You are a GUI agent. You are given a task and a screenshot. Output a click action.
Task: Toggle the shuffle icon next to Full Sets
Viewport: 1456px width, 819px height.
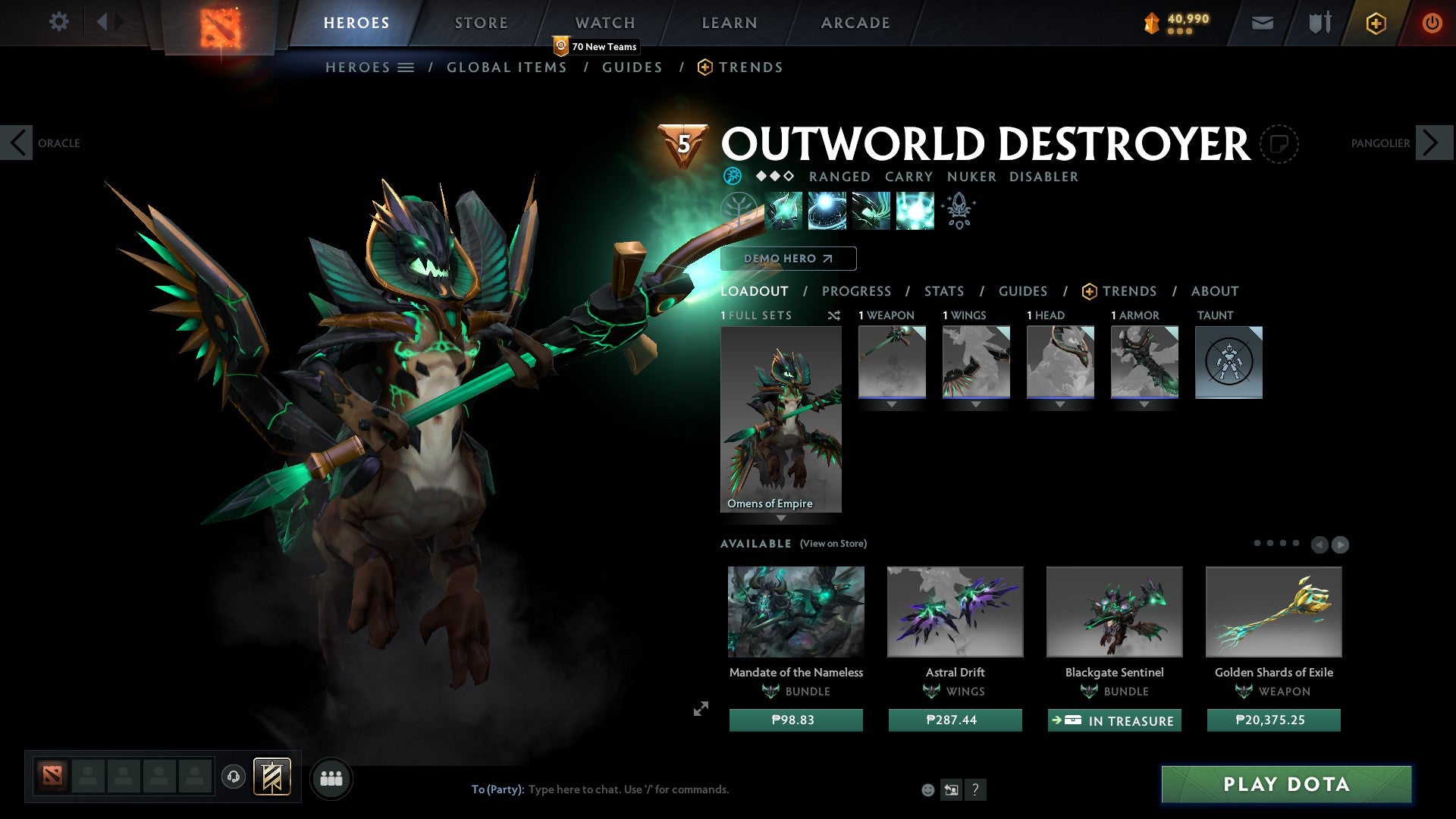[834, 315]
